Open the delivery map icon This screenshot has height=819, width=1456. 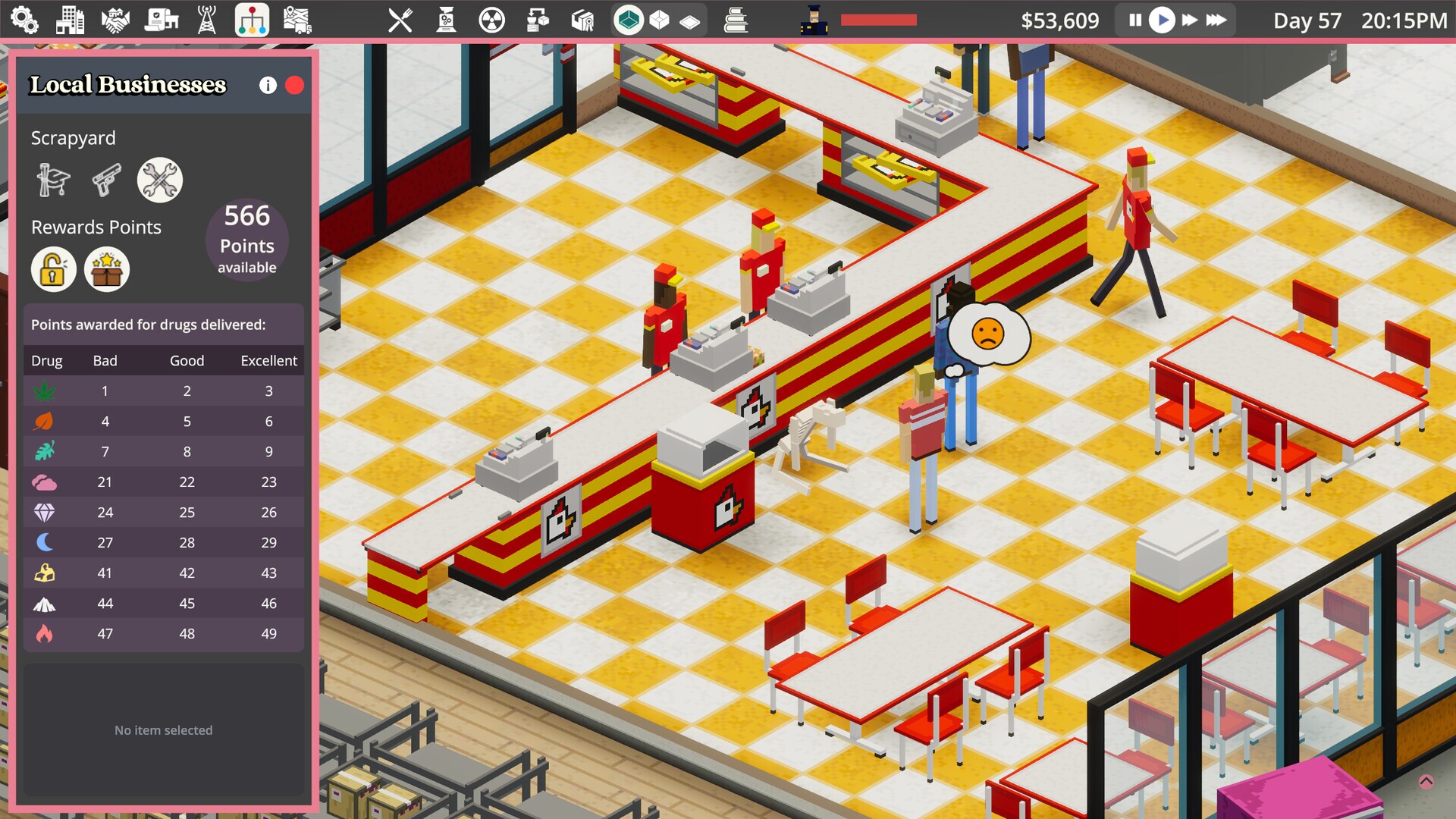click(298, 20)
